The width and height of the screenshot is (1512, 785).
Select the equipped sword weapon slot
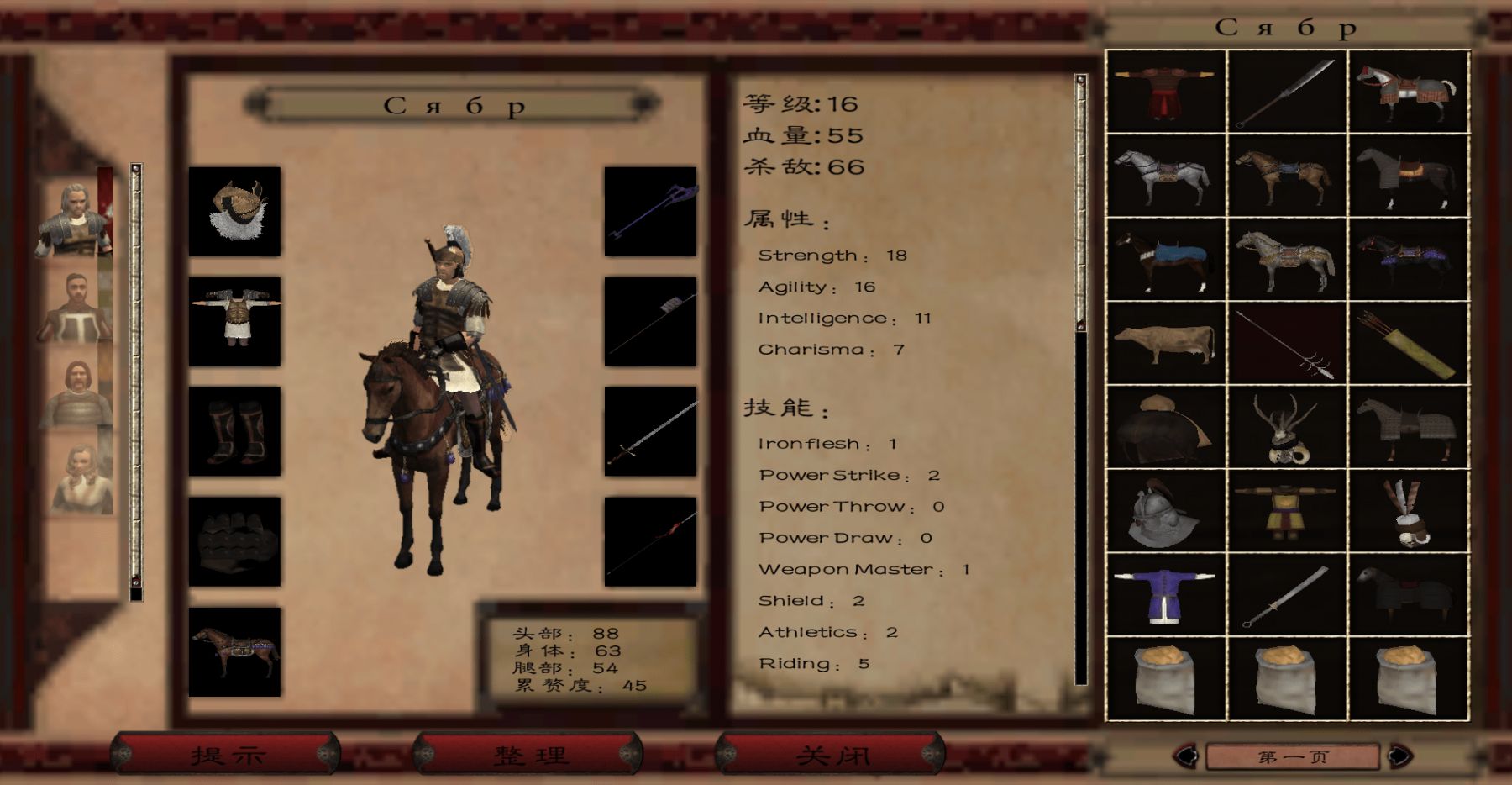650,431
